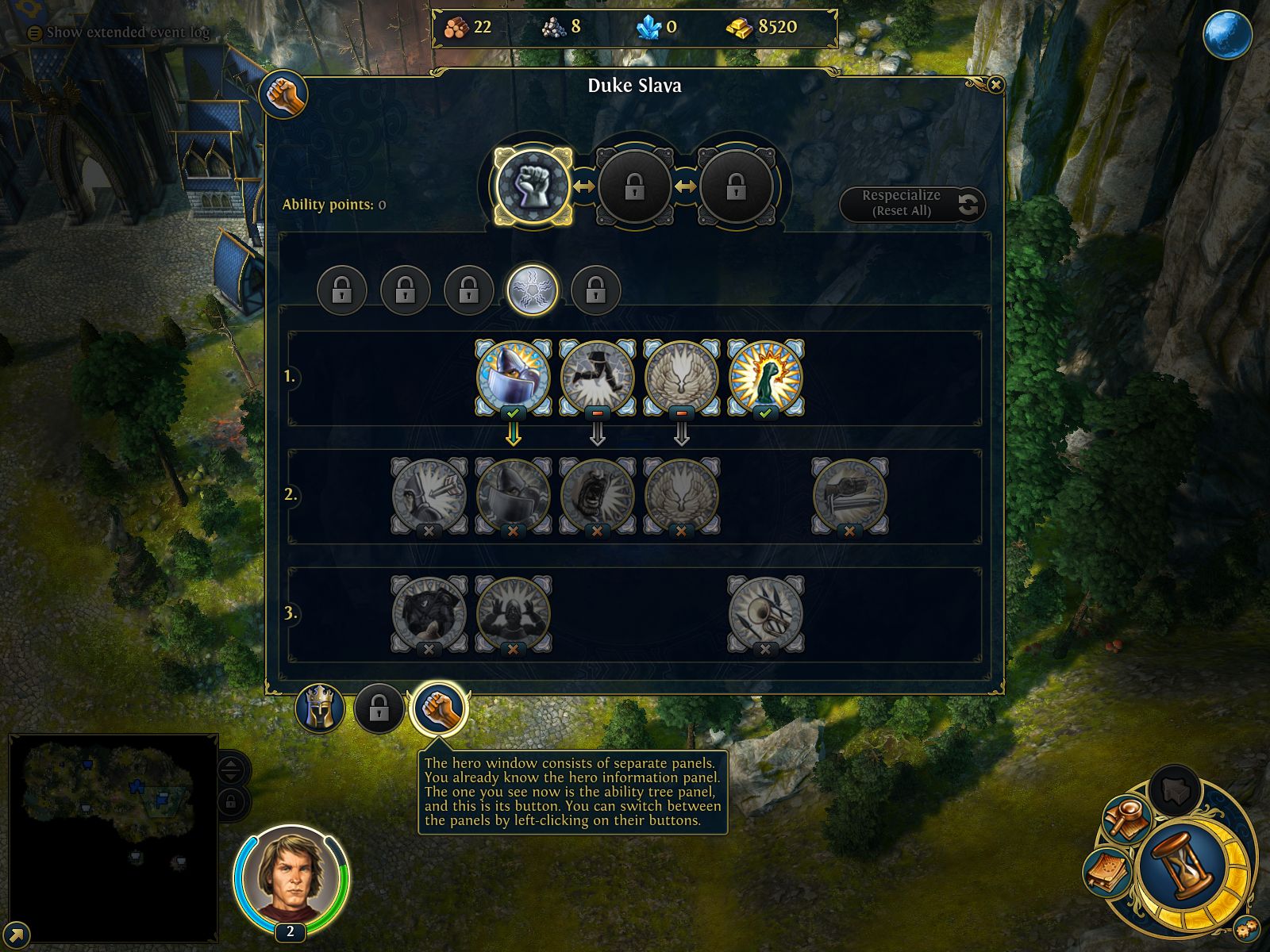Switch to the ability tree panel button
Image resolution: width=1270 pixels, height=952 pixels.
click(439, 708)
